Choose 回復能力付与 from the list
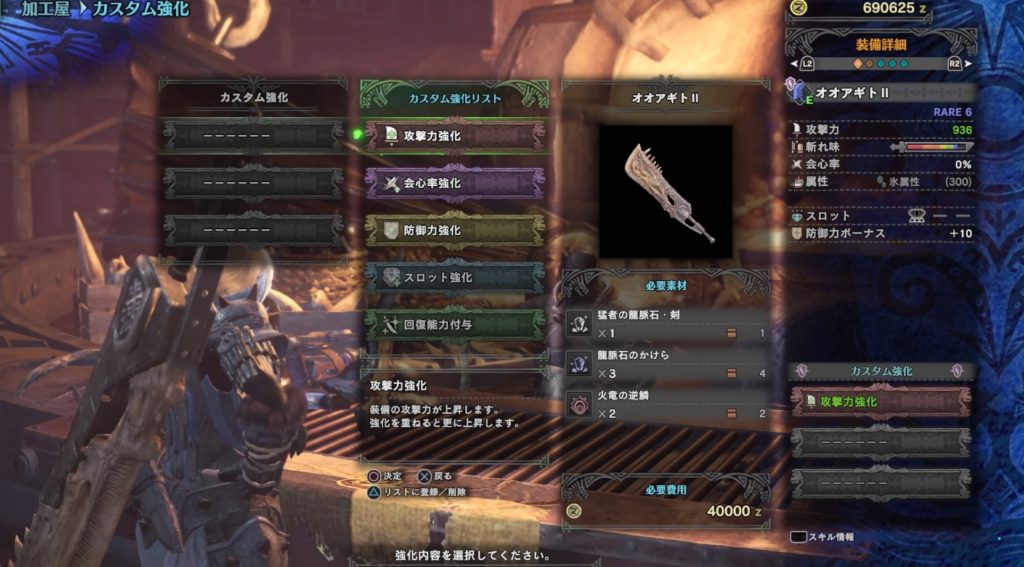 coord(455,324)
